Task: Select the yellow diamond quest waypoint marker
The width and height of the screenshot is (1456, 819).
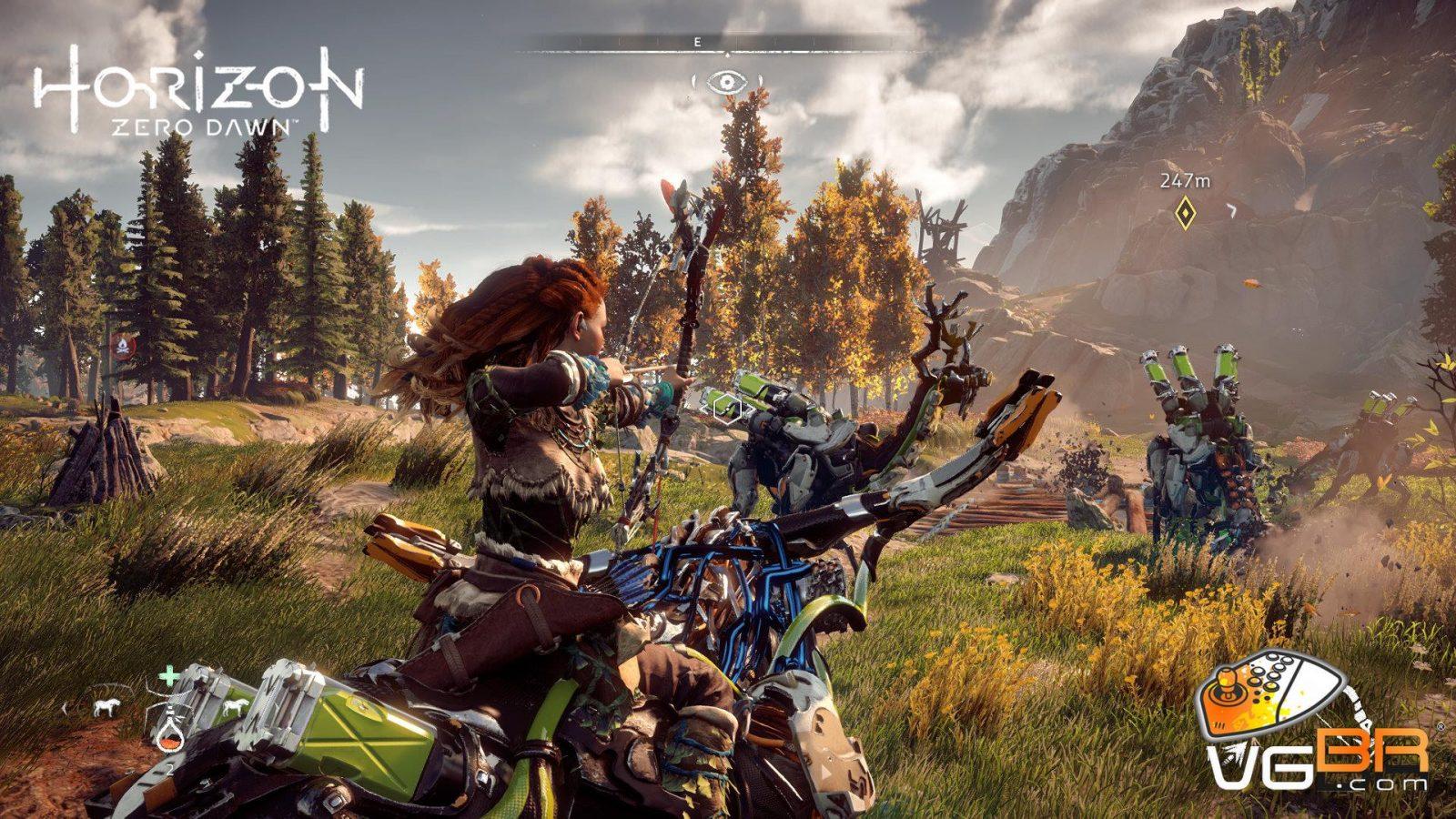Action: pyautogui.click(x=1184, y=213)
